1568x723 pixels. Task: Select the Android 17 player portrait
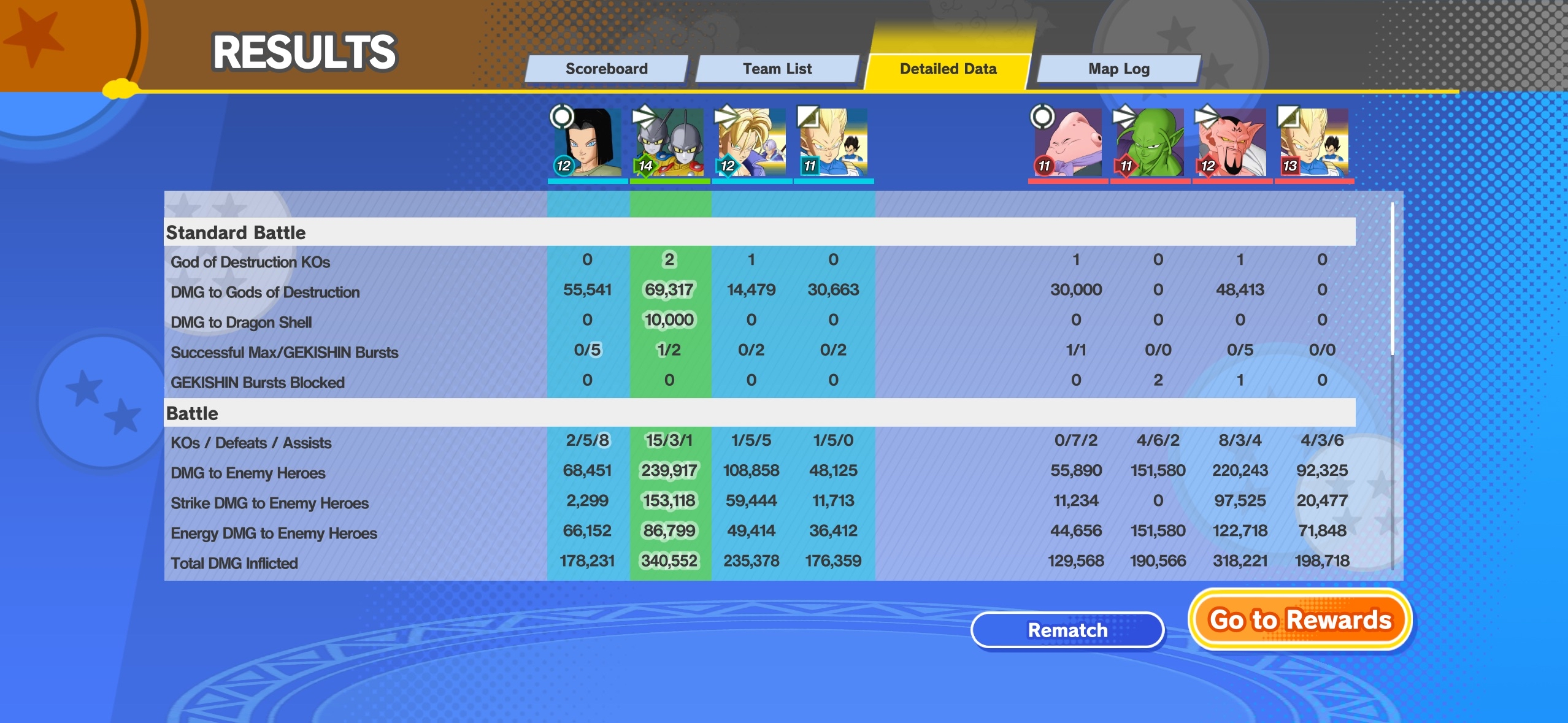pyautogui.click(x=587, y=143)
